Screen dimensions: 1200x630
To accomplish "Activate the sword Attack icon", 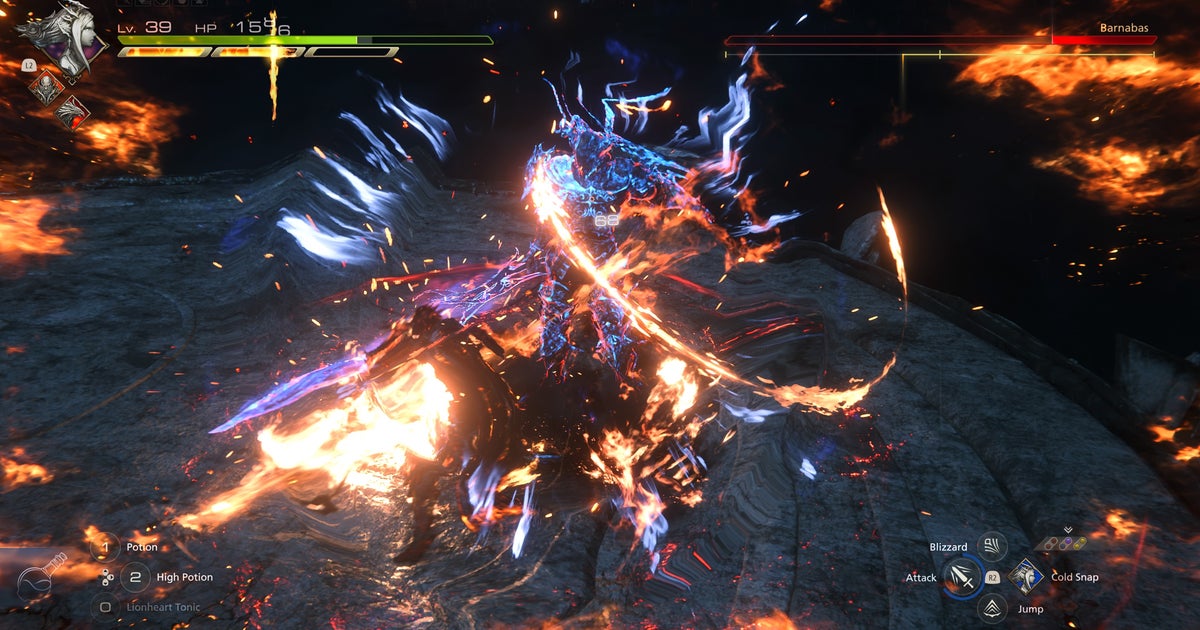I will (963, 578).
